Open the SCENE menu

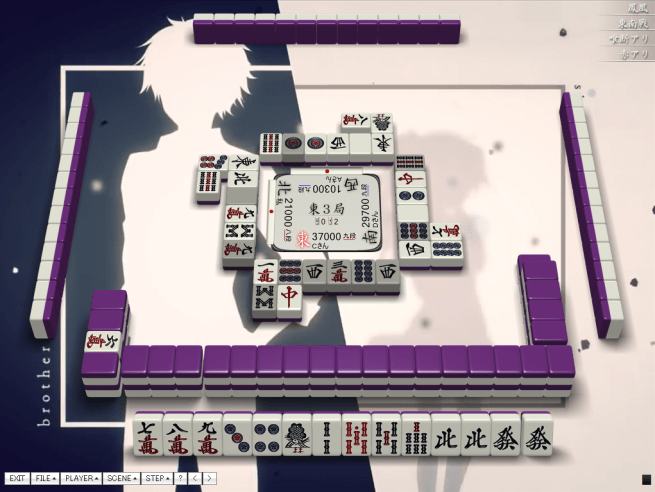122,479
